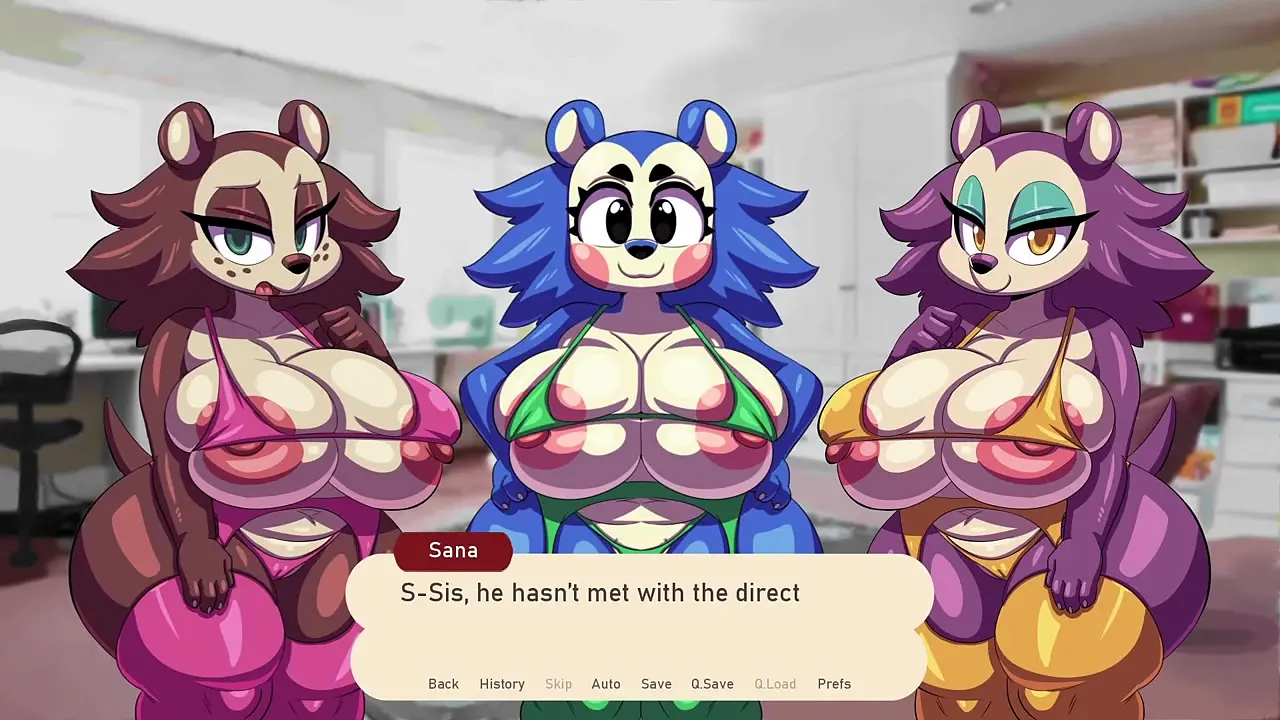Screen dimensions: 1280x720
Task: Open Prefs settings
Action: (x=834, y=684)
